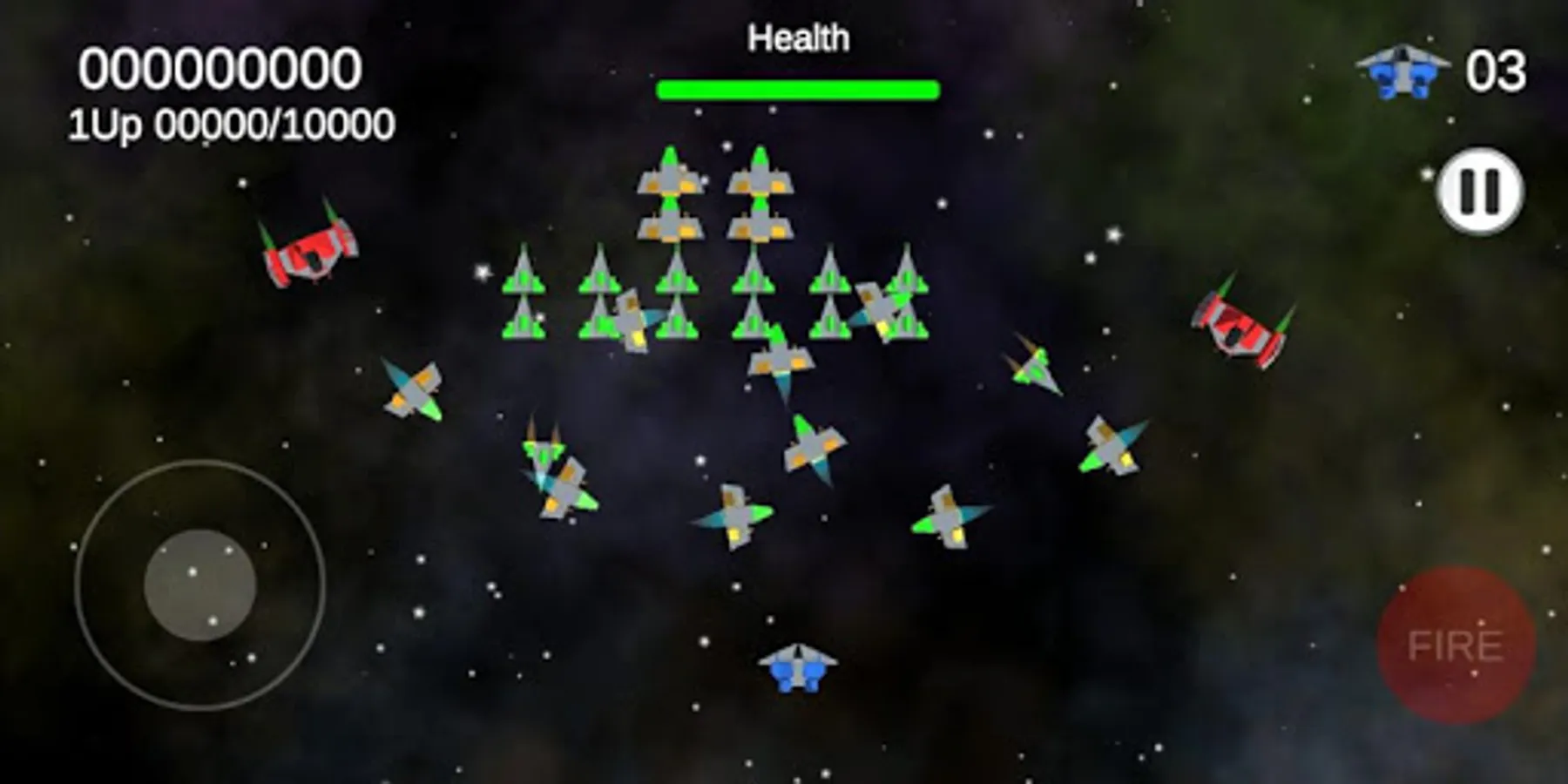
Task: Tap the Health label above the bar
Action: [x=799, y=37]
